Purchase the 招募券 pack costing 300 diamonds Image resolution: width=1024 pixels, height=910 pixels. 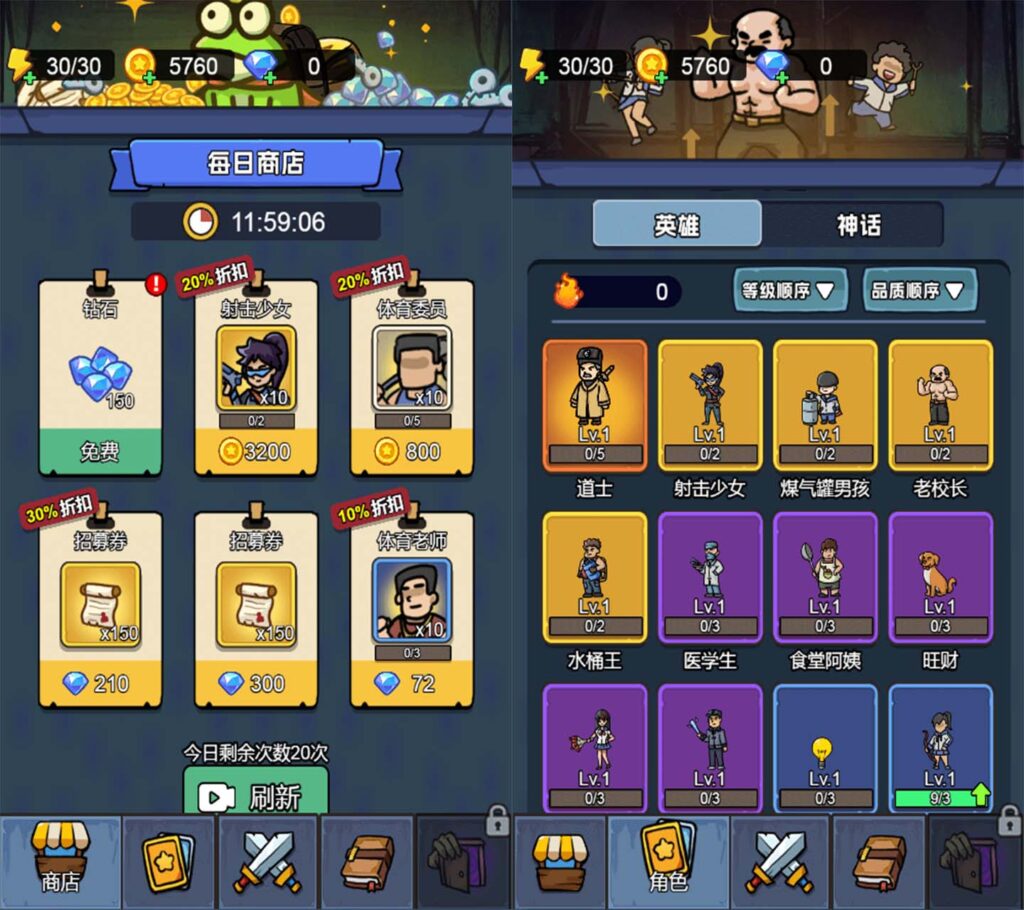point(255,683)
